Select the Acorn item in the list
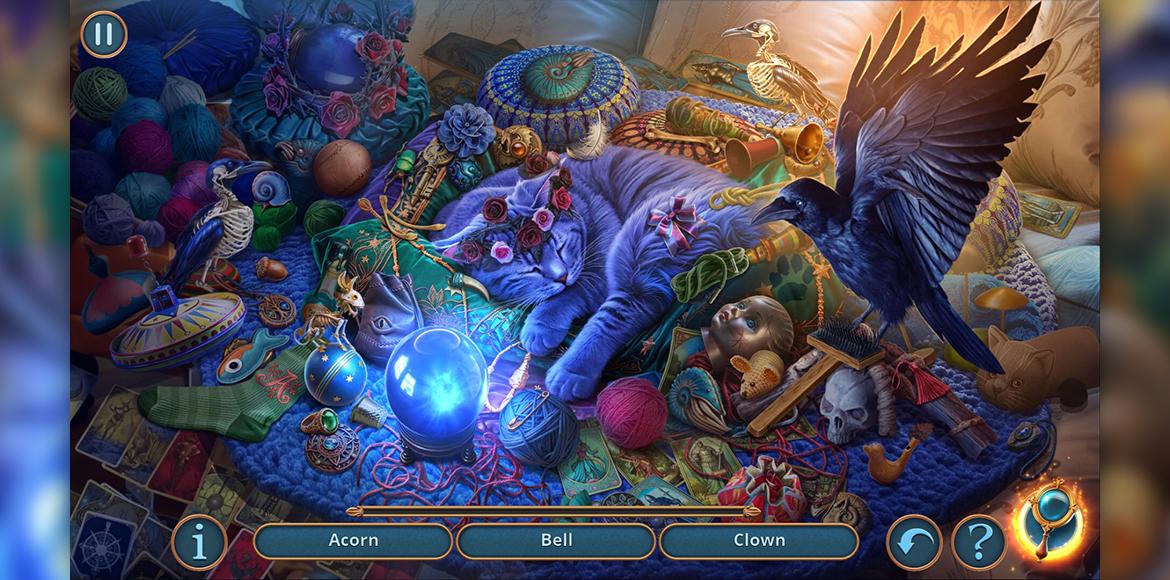 pos(353,541)
